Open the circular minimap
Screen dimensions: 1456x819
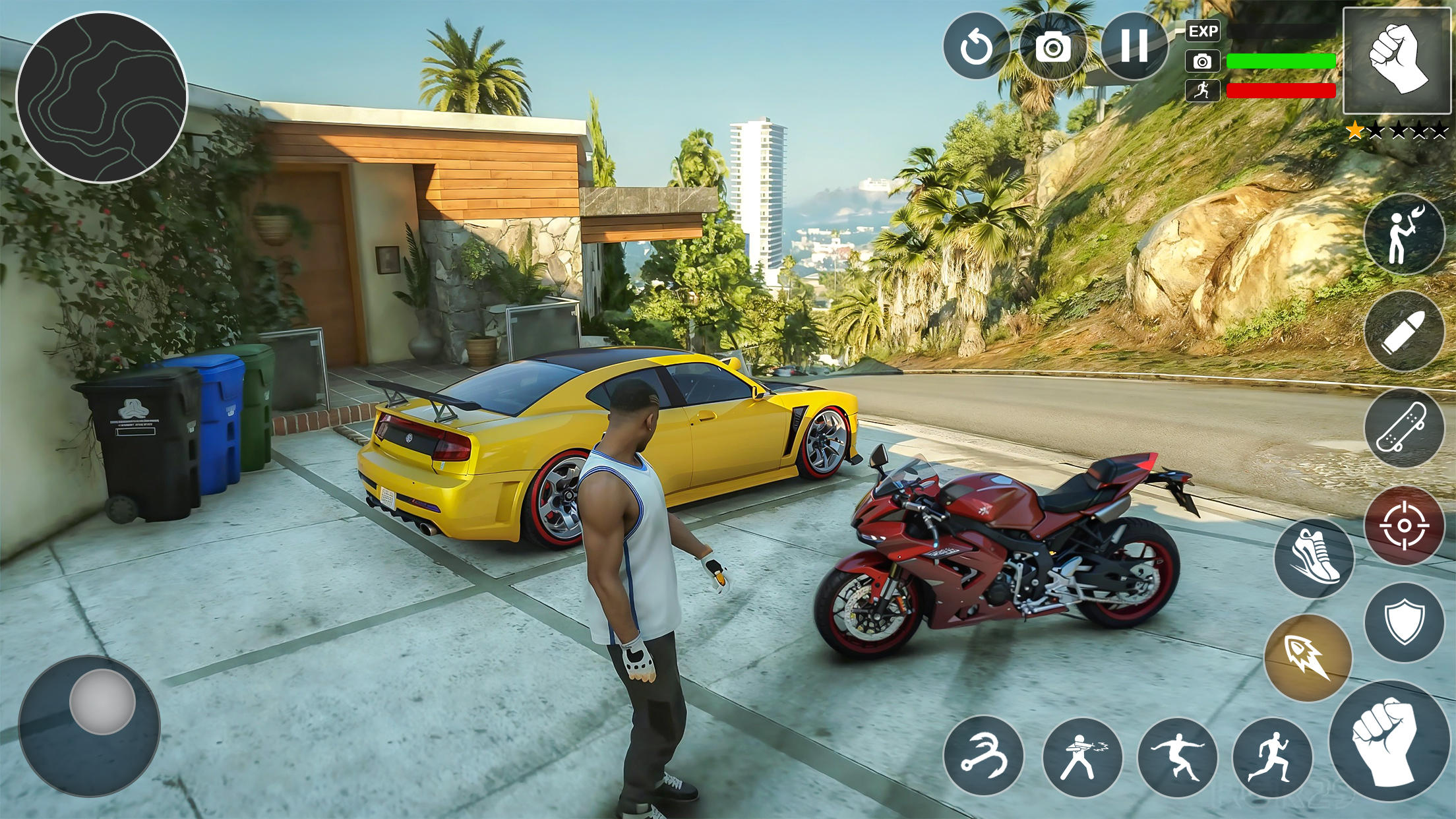click(x=102, y=98)
